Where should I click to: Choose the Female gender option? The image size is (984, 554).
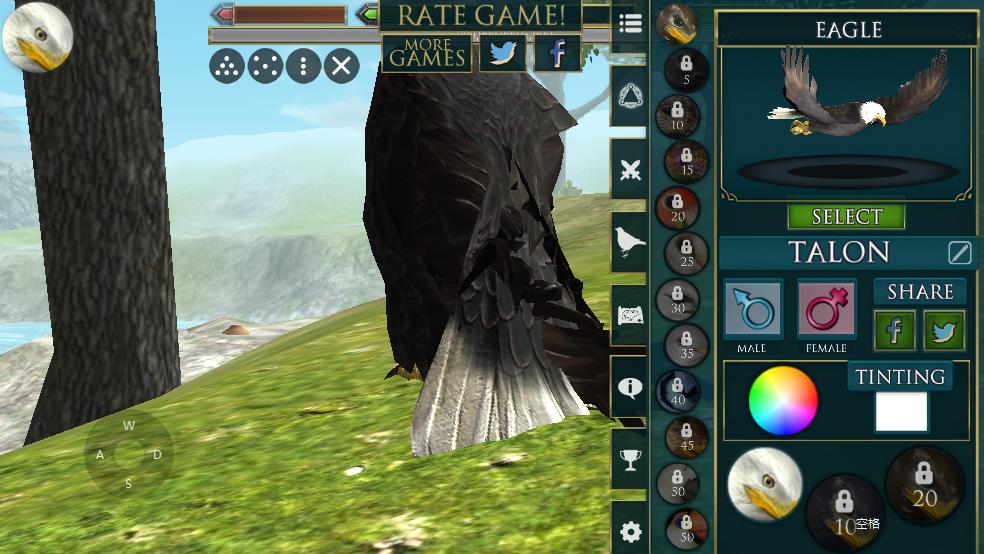[x=826, y=310]
